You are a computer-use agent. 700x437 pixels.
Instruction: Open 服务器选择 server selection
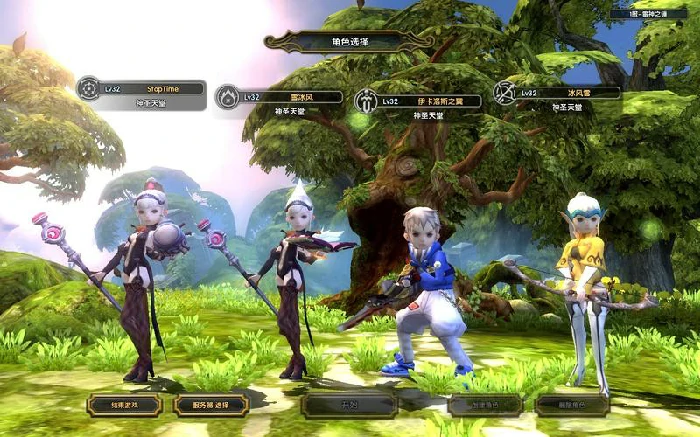(x=211, y=405)
